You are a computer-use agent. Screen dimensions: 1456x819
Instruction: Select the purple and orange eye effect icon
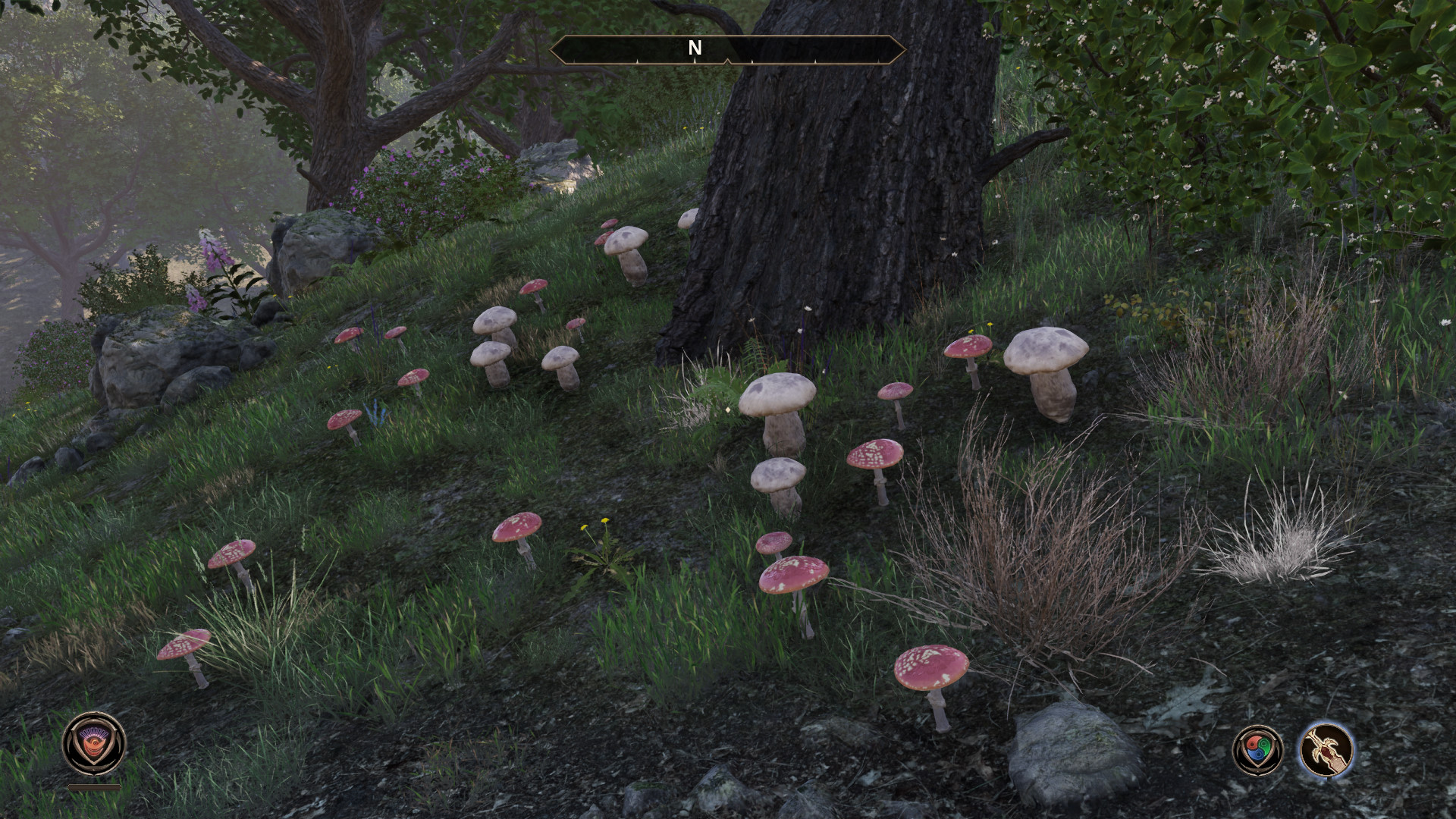coord(94,742)
